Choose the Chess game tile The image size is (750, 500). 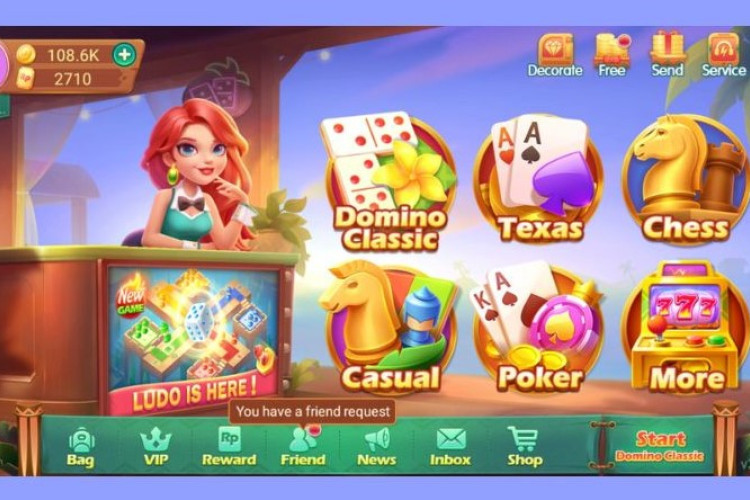pos(686,185)
